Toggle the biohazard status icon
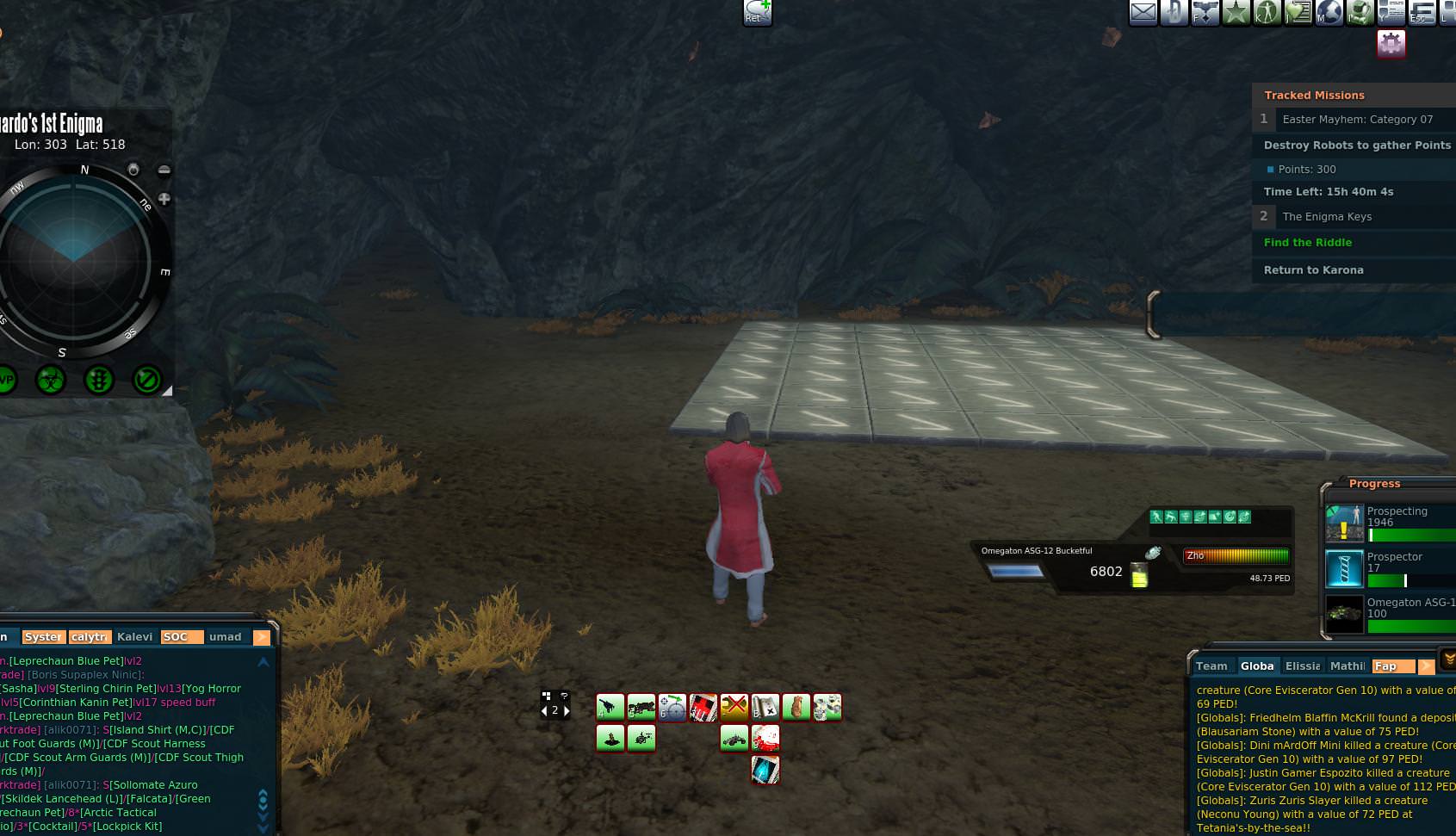The width and height of the screenshot is (1456, 836). click(x=51, y=379)
